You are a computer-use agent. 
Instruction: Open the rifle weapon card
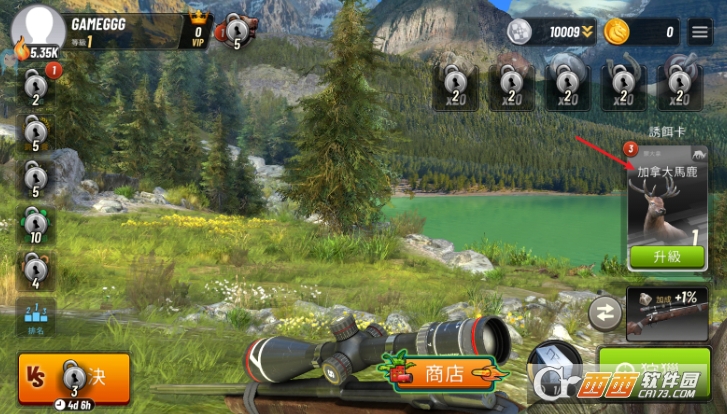coord(666,312)
